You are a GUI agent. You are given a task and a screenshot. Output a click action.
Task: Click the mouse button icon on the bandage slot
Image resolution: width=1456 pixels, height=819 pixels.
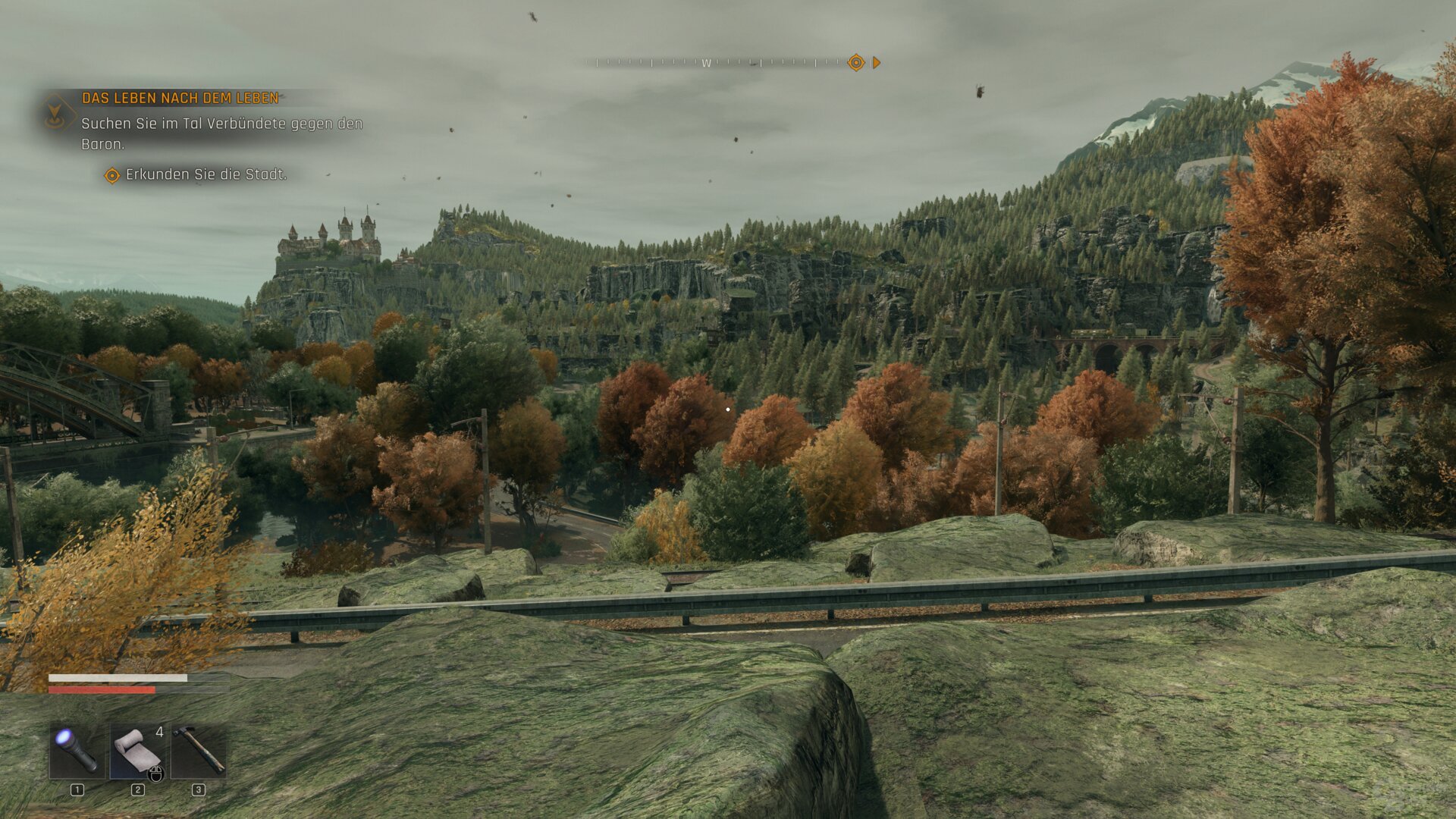(x=155, y=773)
